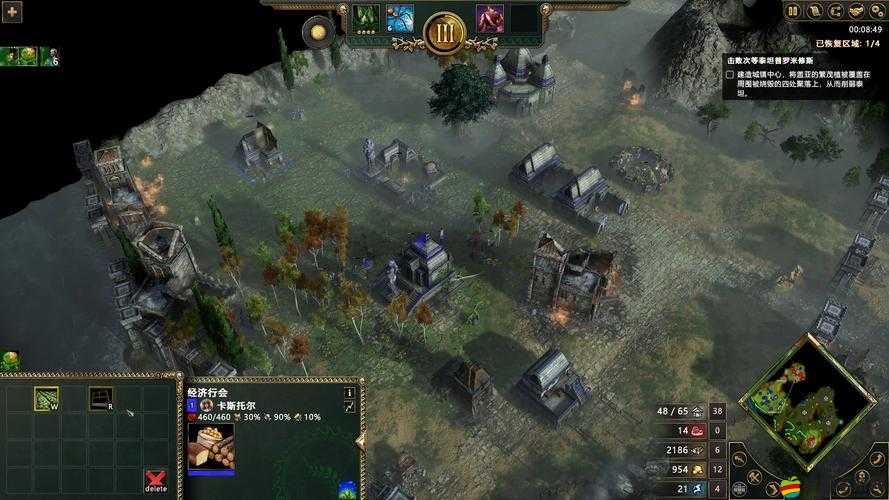Collapse the selection panel with side arrow
The height and width of the screenshot is (500, 889).
[x=361, y=437]
